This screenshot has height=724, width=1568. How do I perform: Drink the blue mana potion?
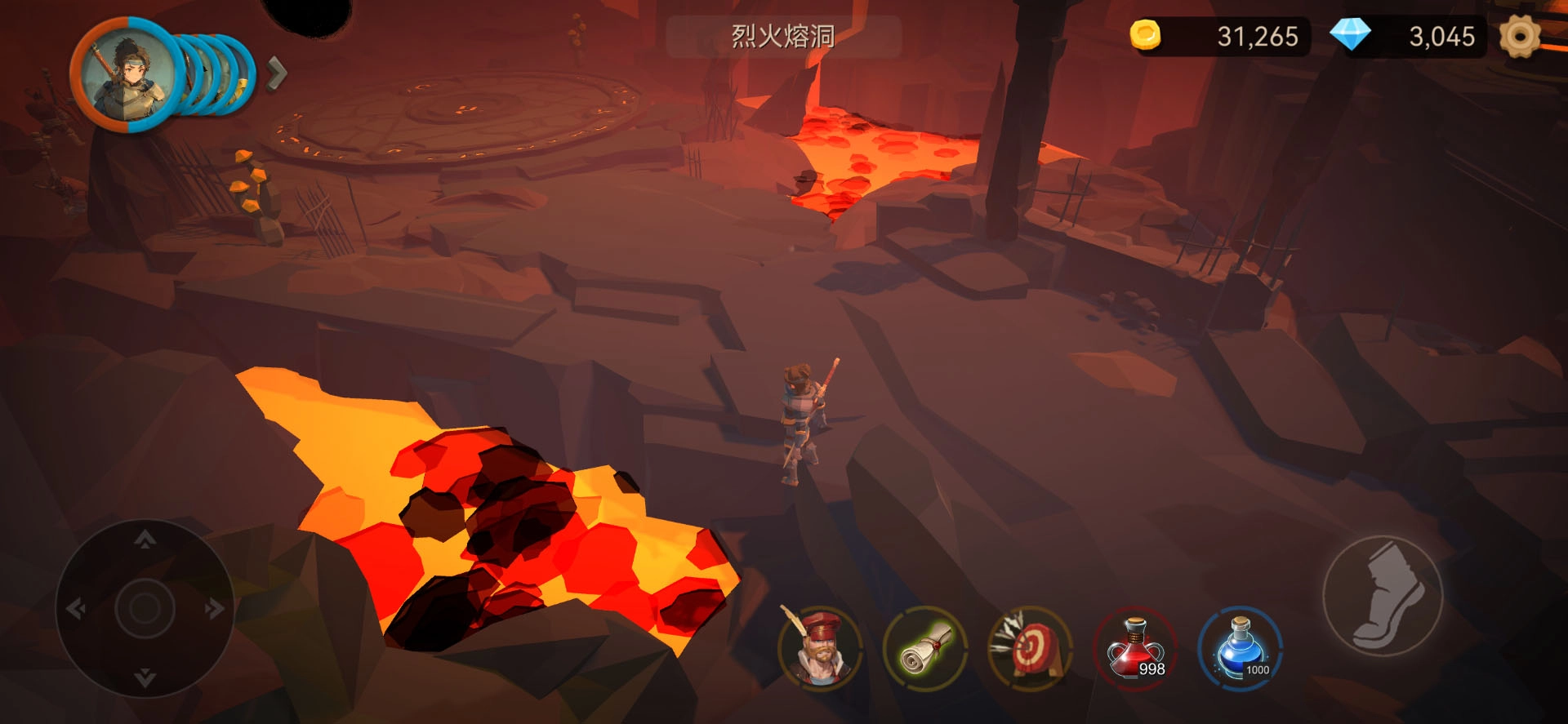click(1241, 649)
